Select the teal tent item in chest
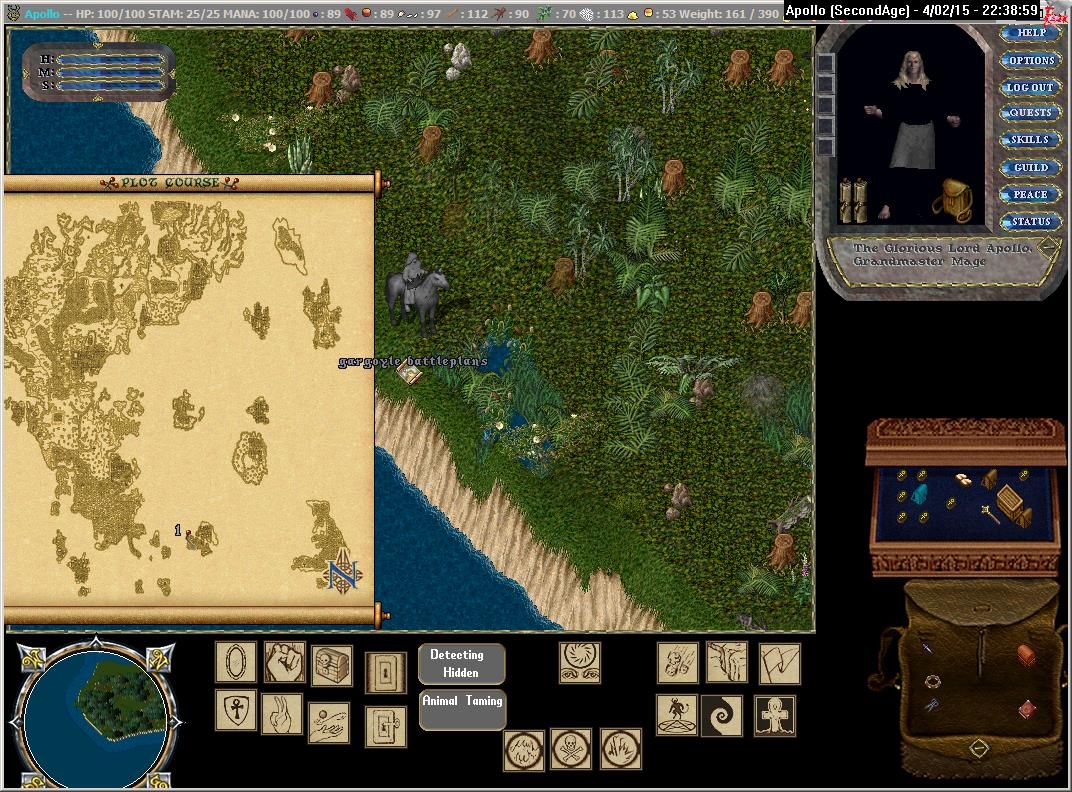Viewport: 1072px width, 792px height. coord(921,492)
